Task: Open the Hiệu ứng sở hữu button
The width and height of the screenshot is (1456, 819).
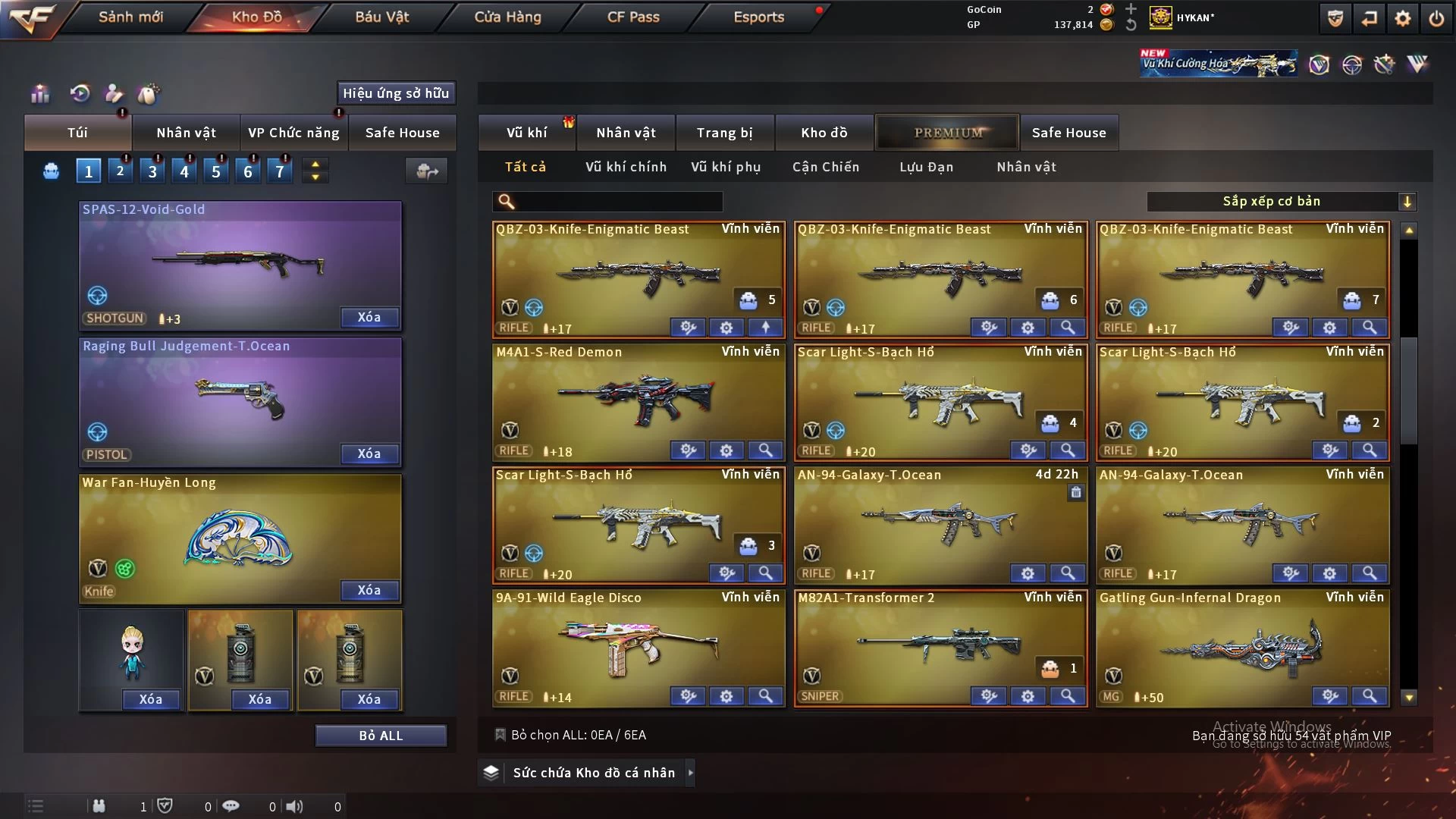Action: 396,93
